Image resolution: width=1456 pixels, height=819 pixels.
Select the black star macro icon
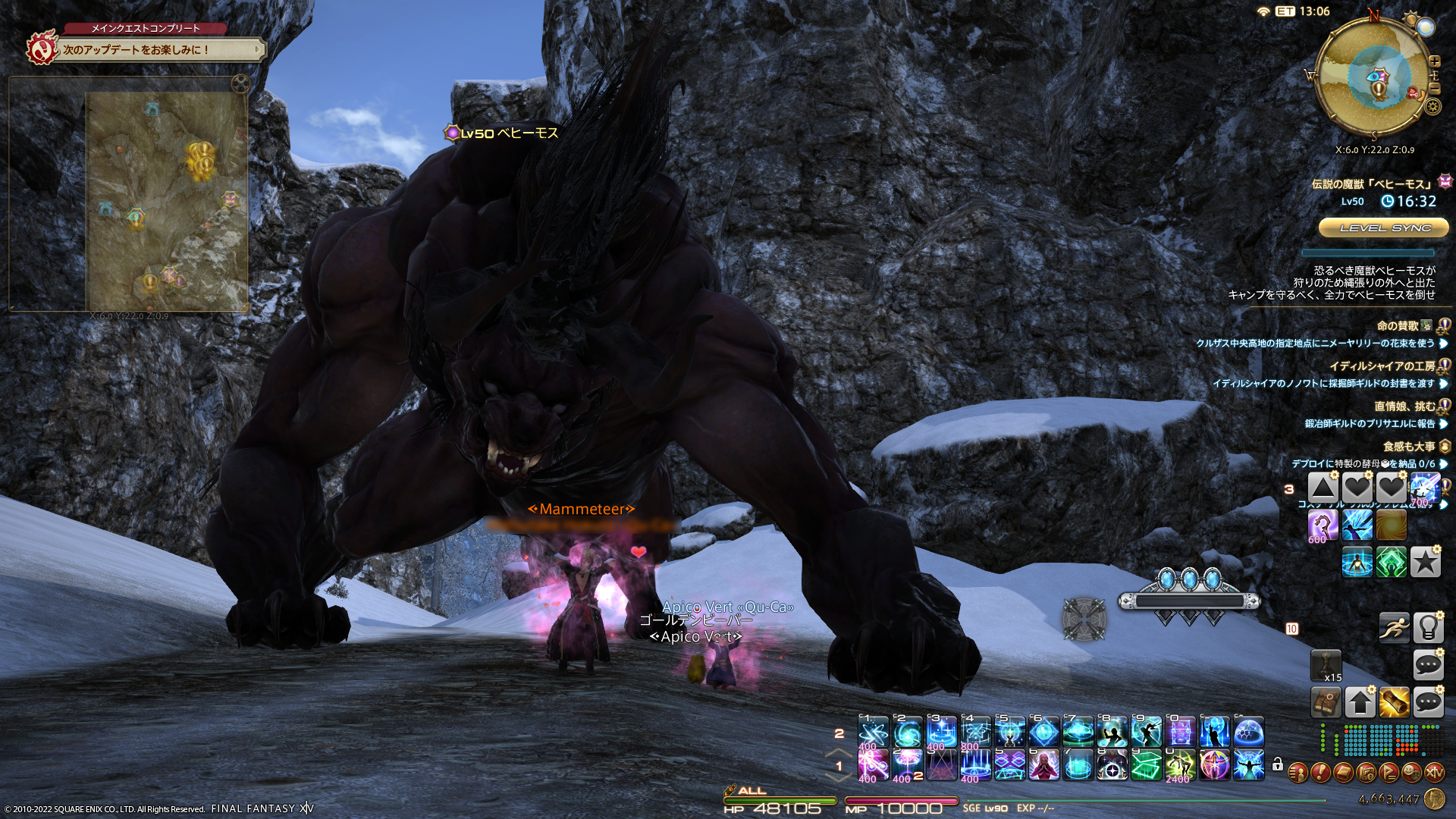(1425, 562)
